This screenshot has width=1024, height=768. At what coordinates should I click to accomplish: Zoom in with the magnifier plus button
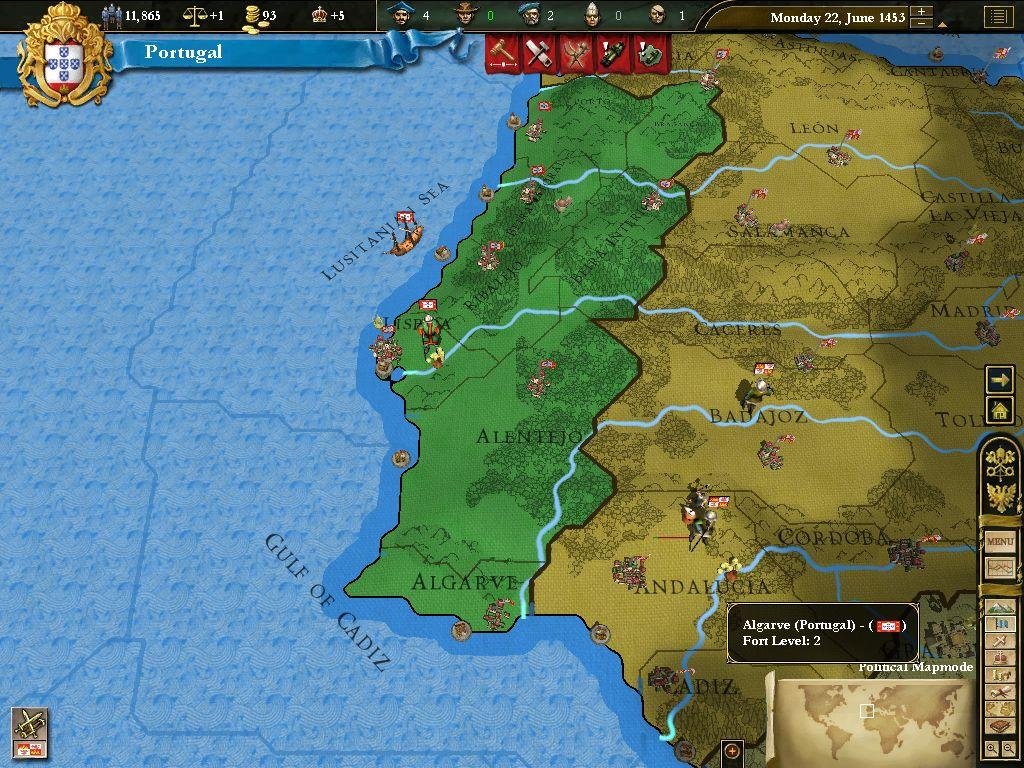(x=990, y=748)
